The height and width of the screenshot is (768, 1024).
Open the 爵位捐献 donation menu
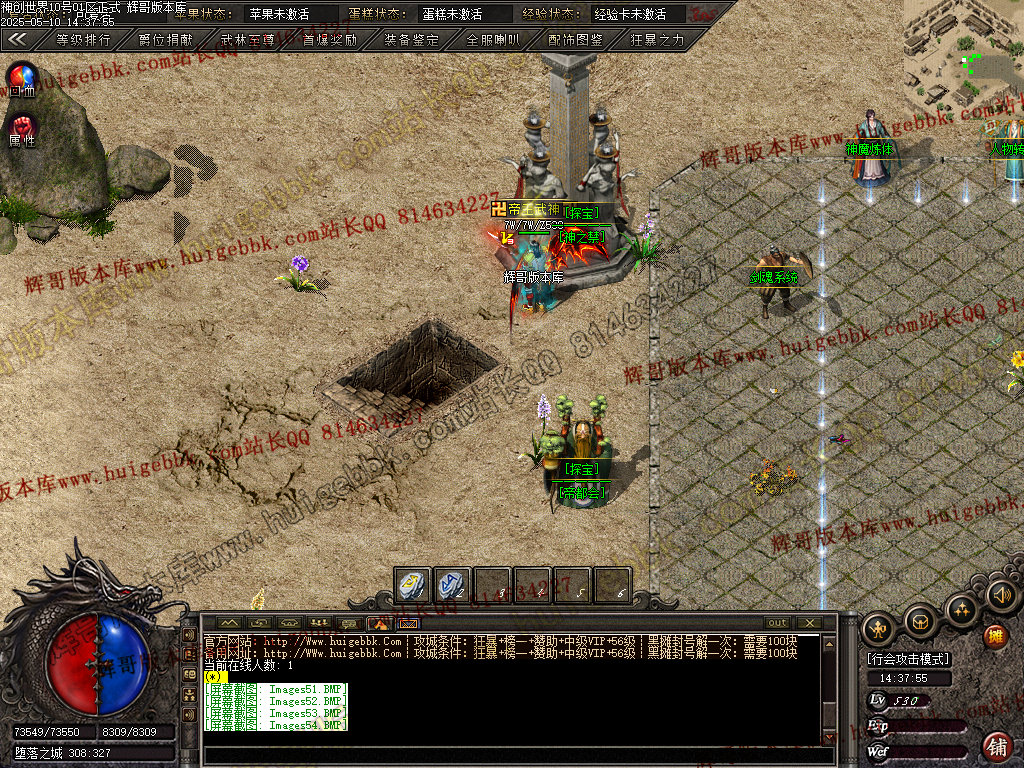pyautogui.click(x=164, y=40)
